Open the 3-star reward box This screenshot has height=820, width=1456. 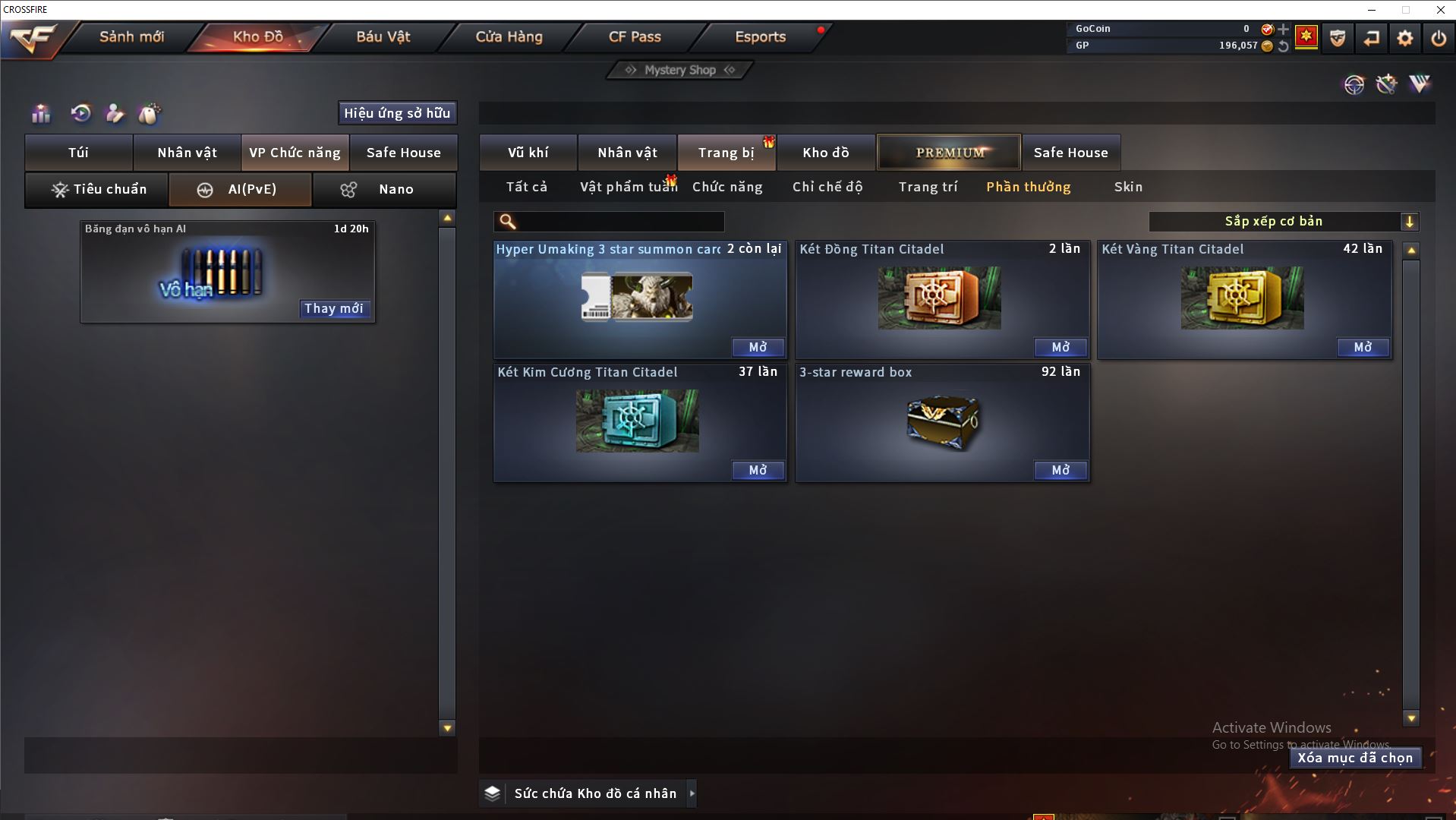1060,470
